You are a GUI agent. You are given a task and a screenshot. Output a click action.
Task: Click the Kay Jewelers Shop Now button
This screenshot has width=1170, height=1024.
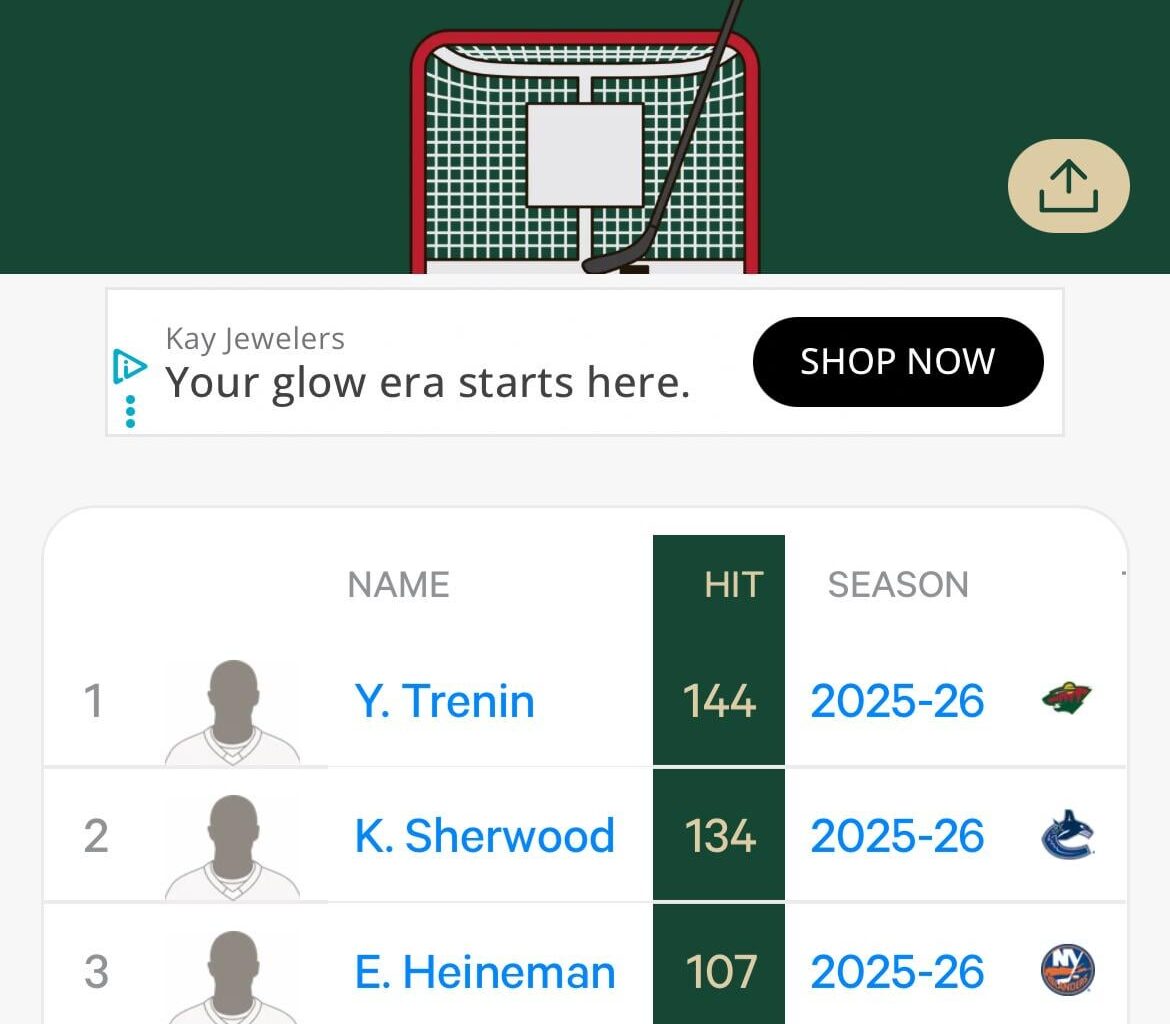(x=897, y=362)
